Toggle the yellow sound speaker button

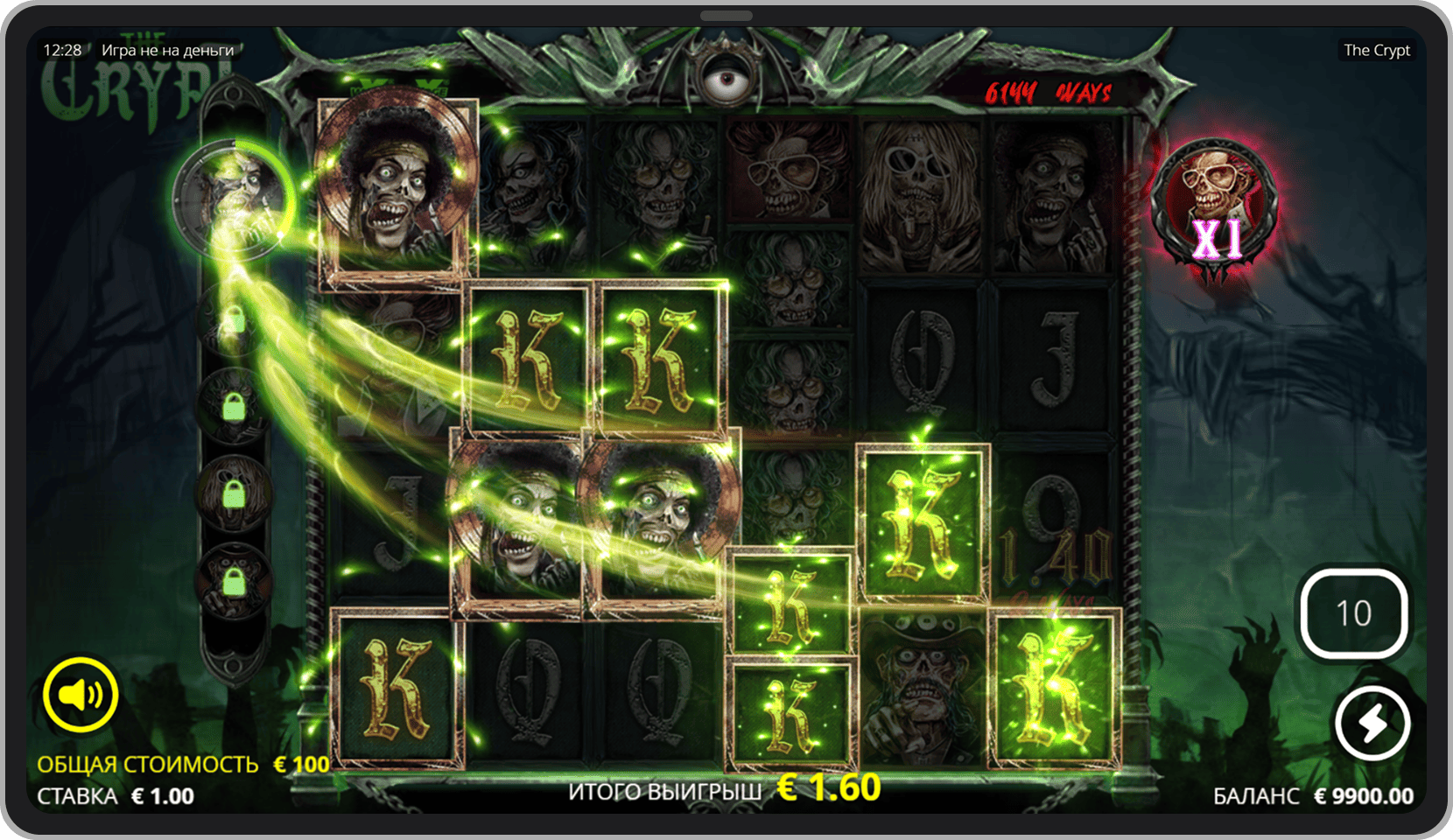[x=81, y=695]
